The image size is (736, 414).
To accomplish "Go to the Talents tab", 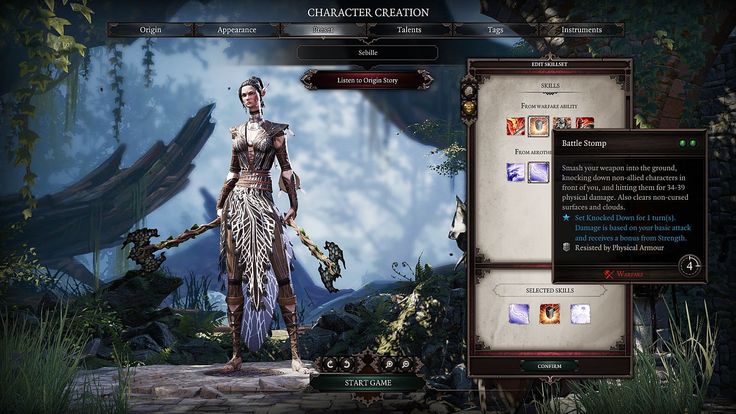I will (407, 30).
